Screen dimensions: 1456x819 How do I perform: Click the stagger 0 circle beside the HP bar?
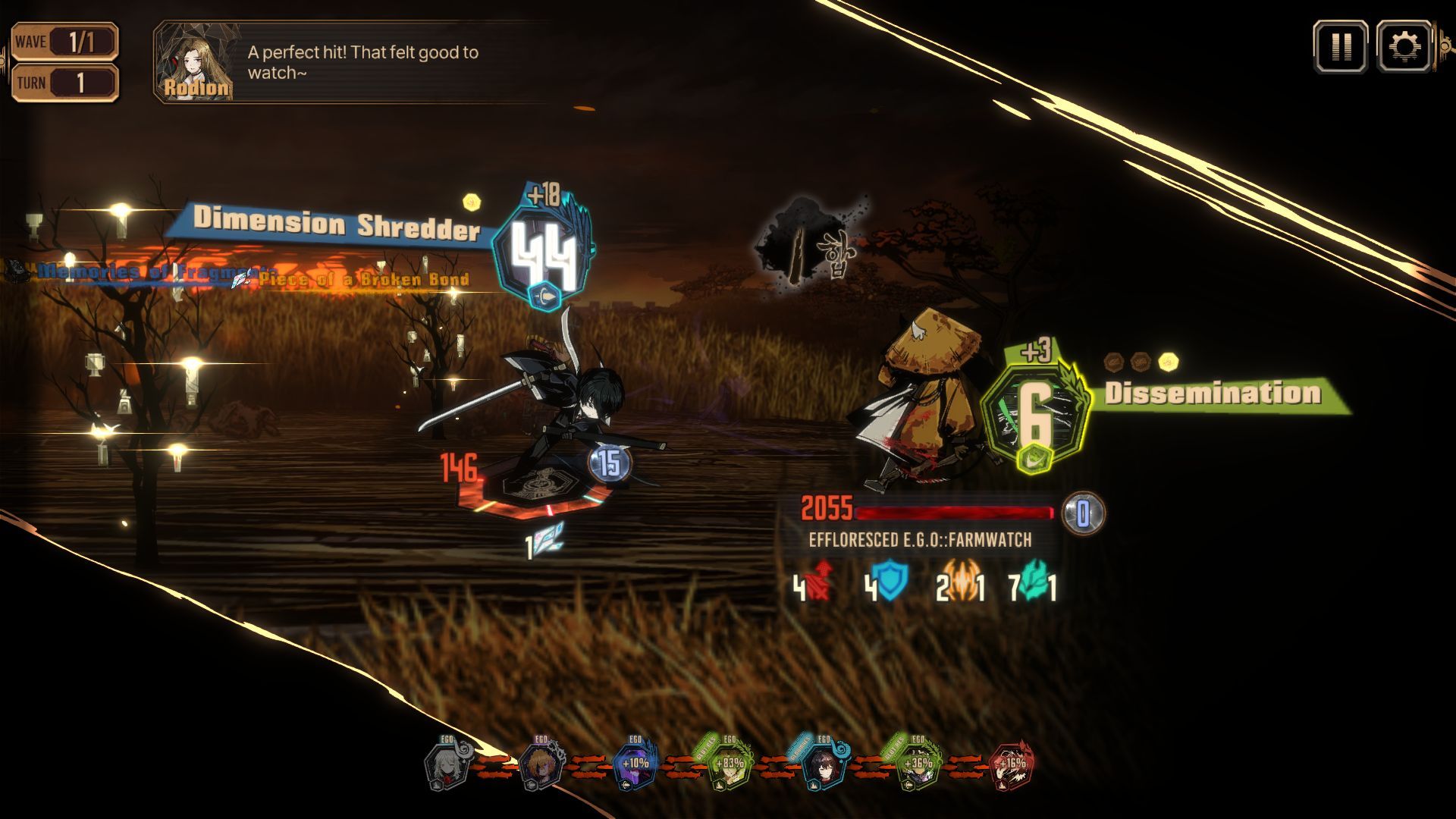pos(1084,513)
